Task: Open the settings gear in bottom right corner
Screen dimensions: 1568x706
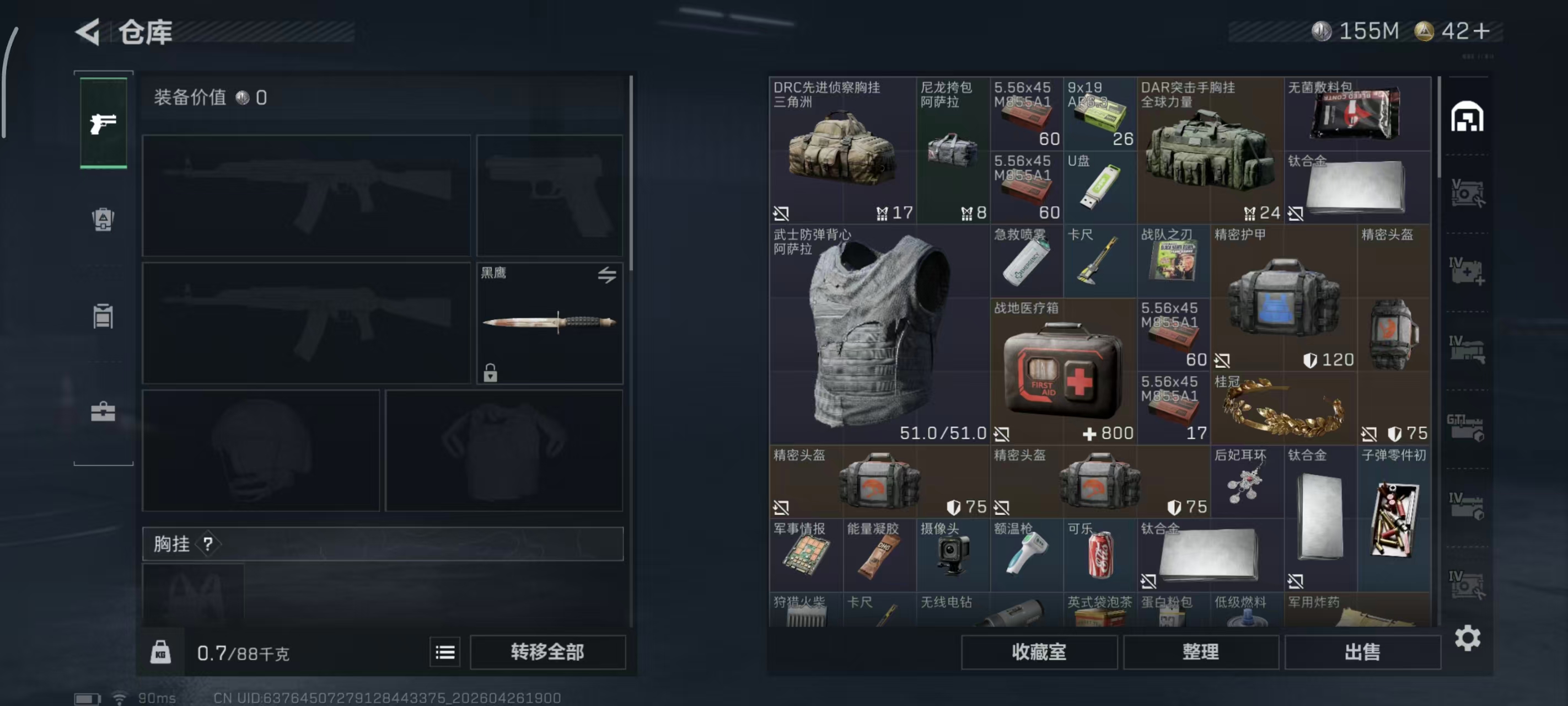Action: click(1468, 638)
